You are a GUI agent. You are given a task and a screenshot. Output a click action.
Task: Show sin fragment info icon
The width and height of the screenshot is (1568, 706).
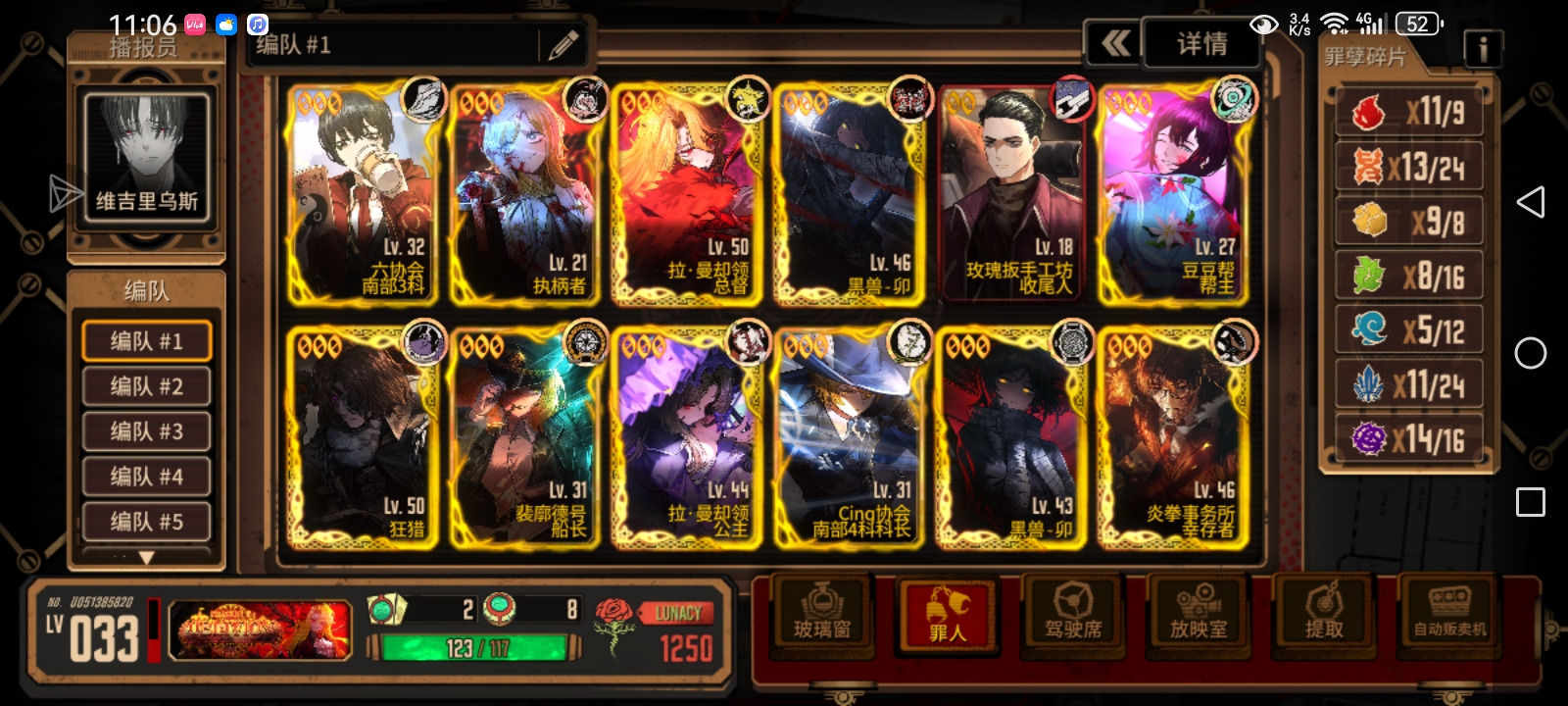(x=1482, y=48)
